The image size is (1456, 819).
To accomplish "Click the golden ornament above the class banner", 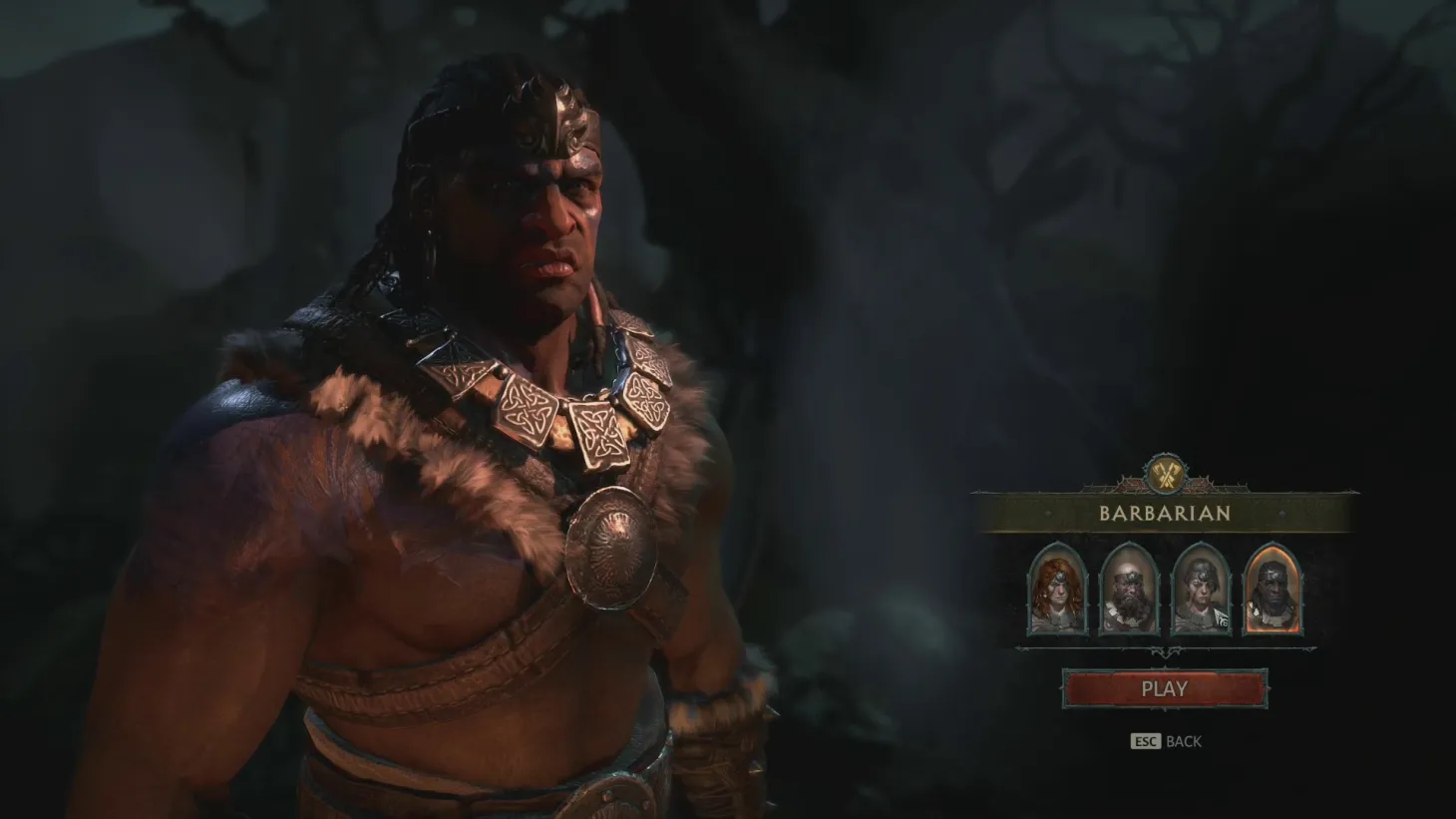I will (1168, 477).
